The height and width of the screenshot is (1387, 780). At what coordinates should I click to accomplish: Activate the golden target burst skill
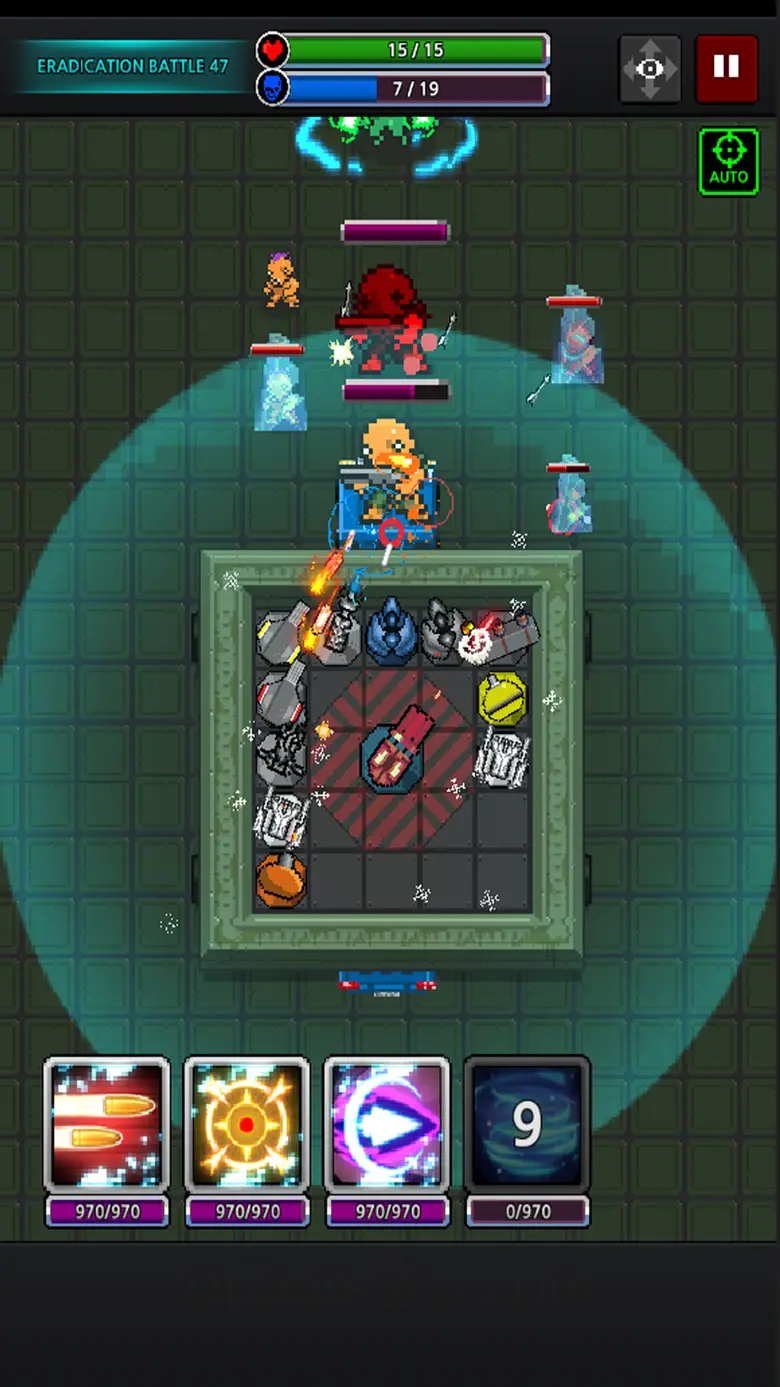(x=247, y=1125)
